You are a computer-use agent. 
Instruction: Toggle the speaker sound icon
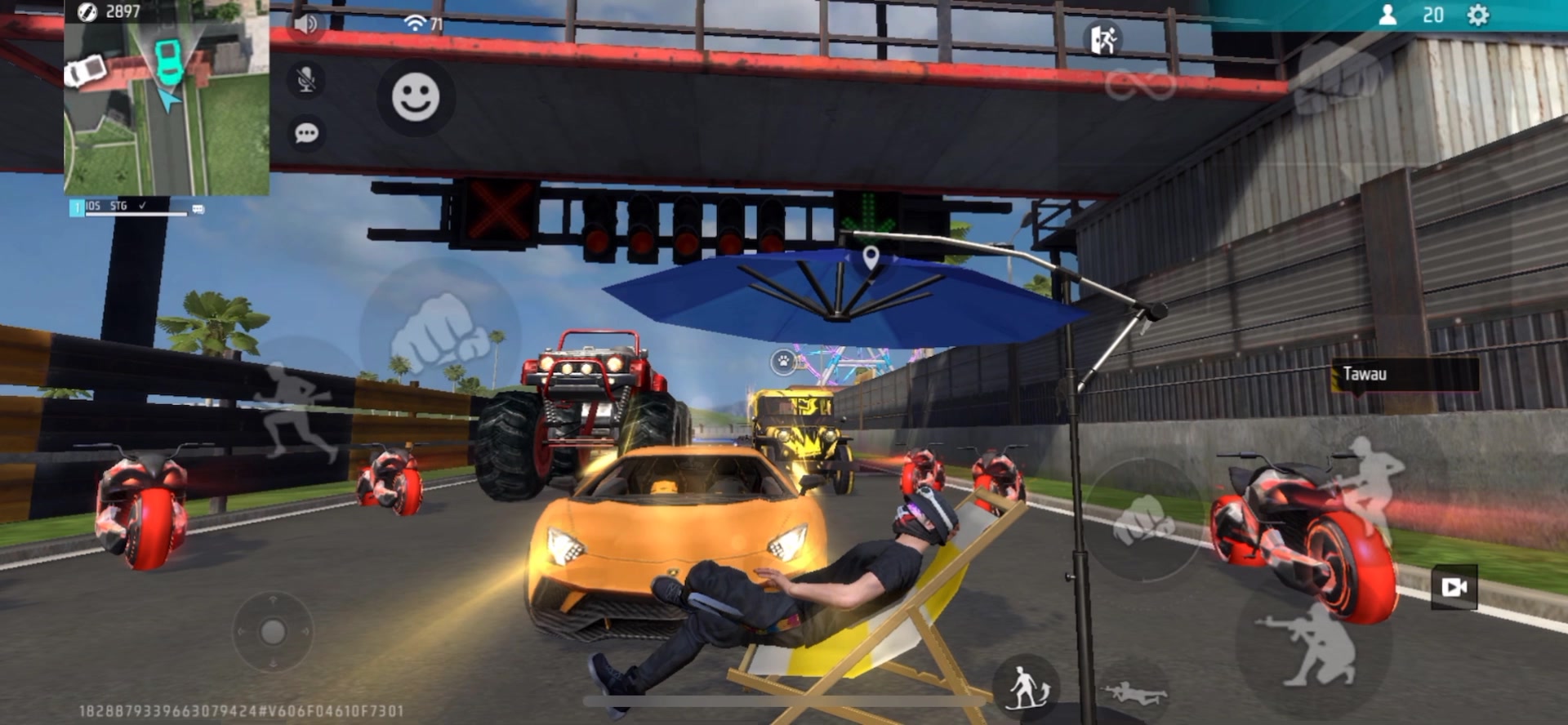tap(307, 24)
